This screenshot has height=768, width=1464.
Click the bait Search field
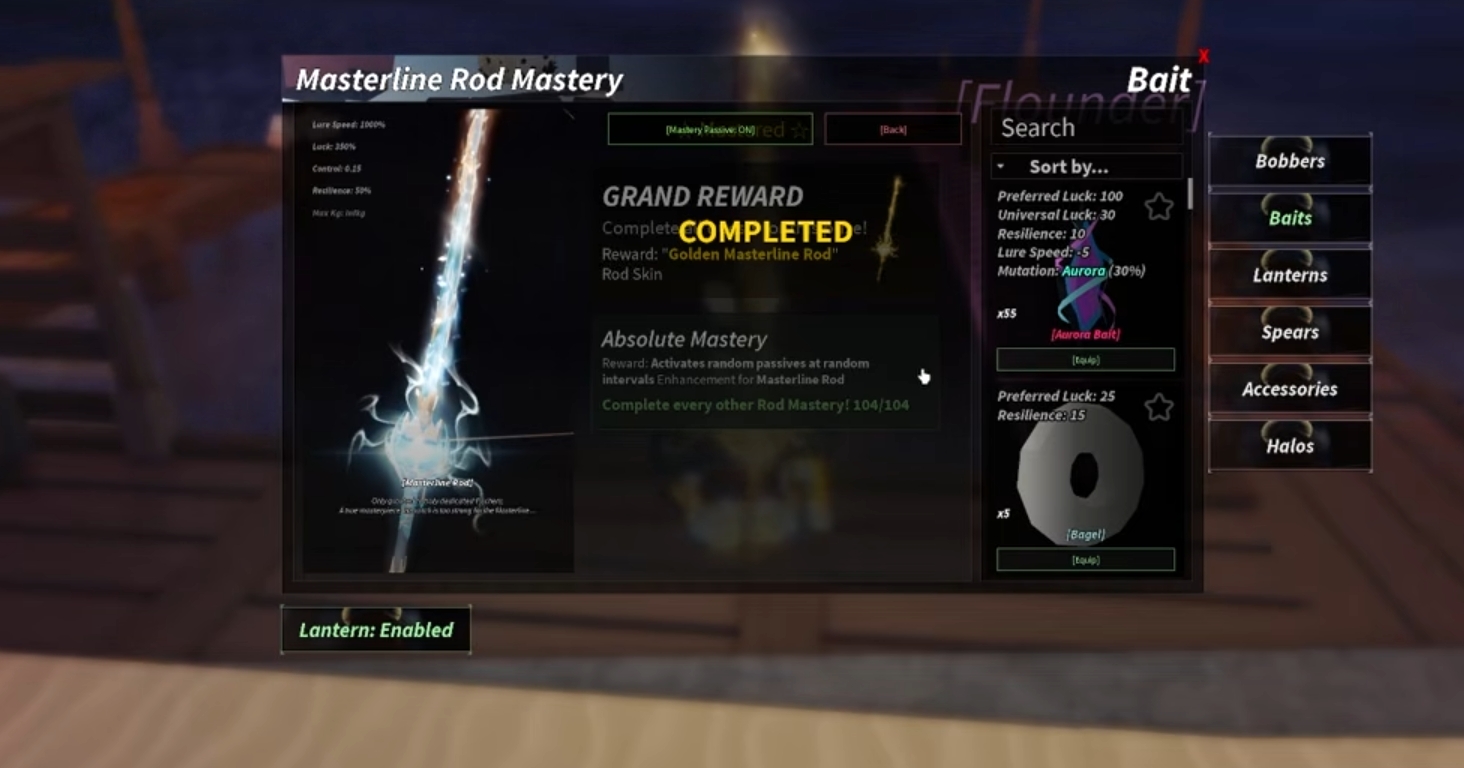(1086, 128)
